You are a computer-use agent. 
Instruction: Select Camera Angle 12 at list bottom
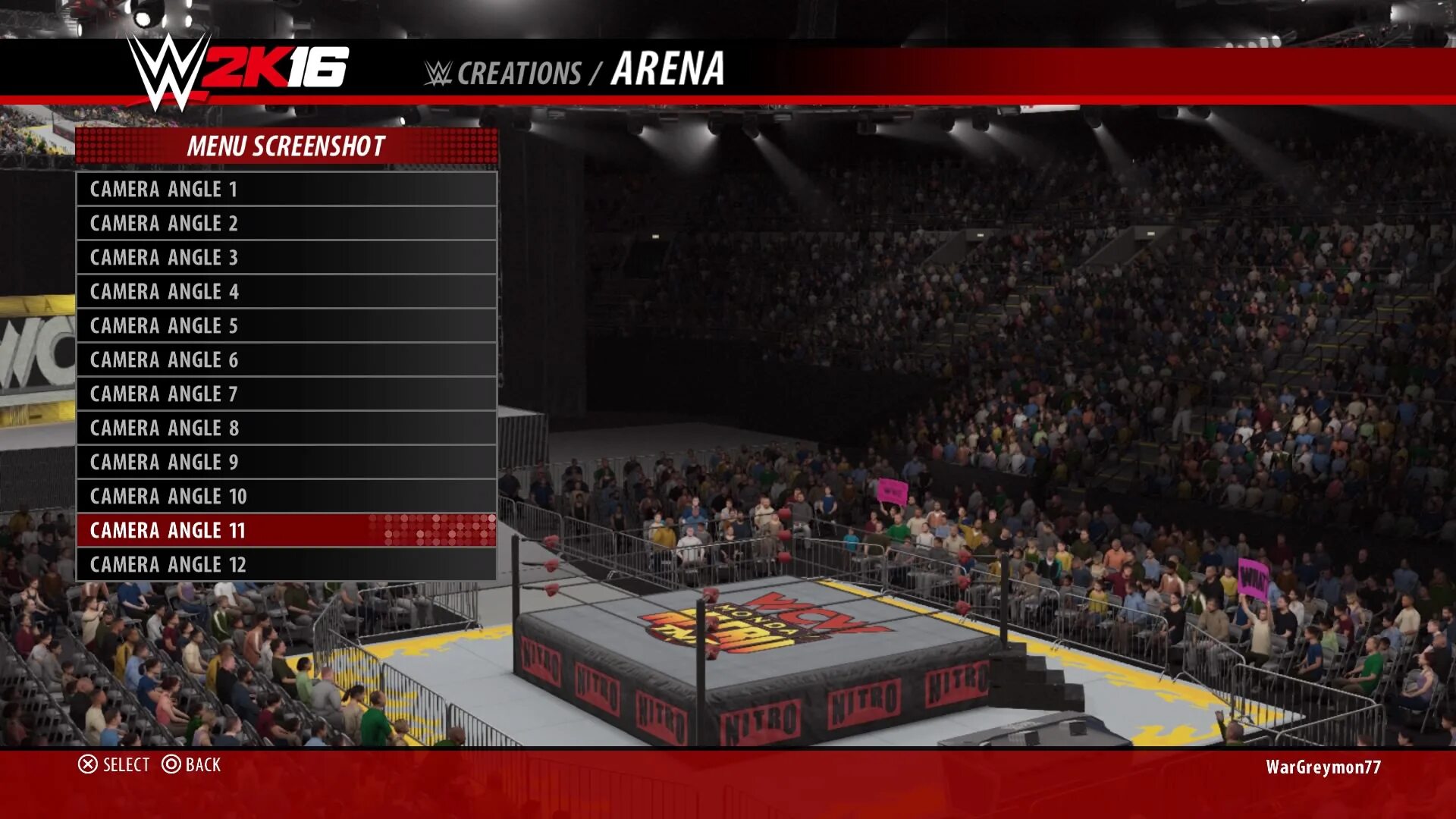coord(286,564)
